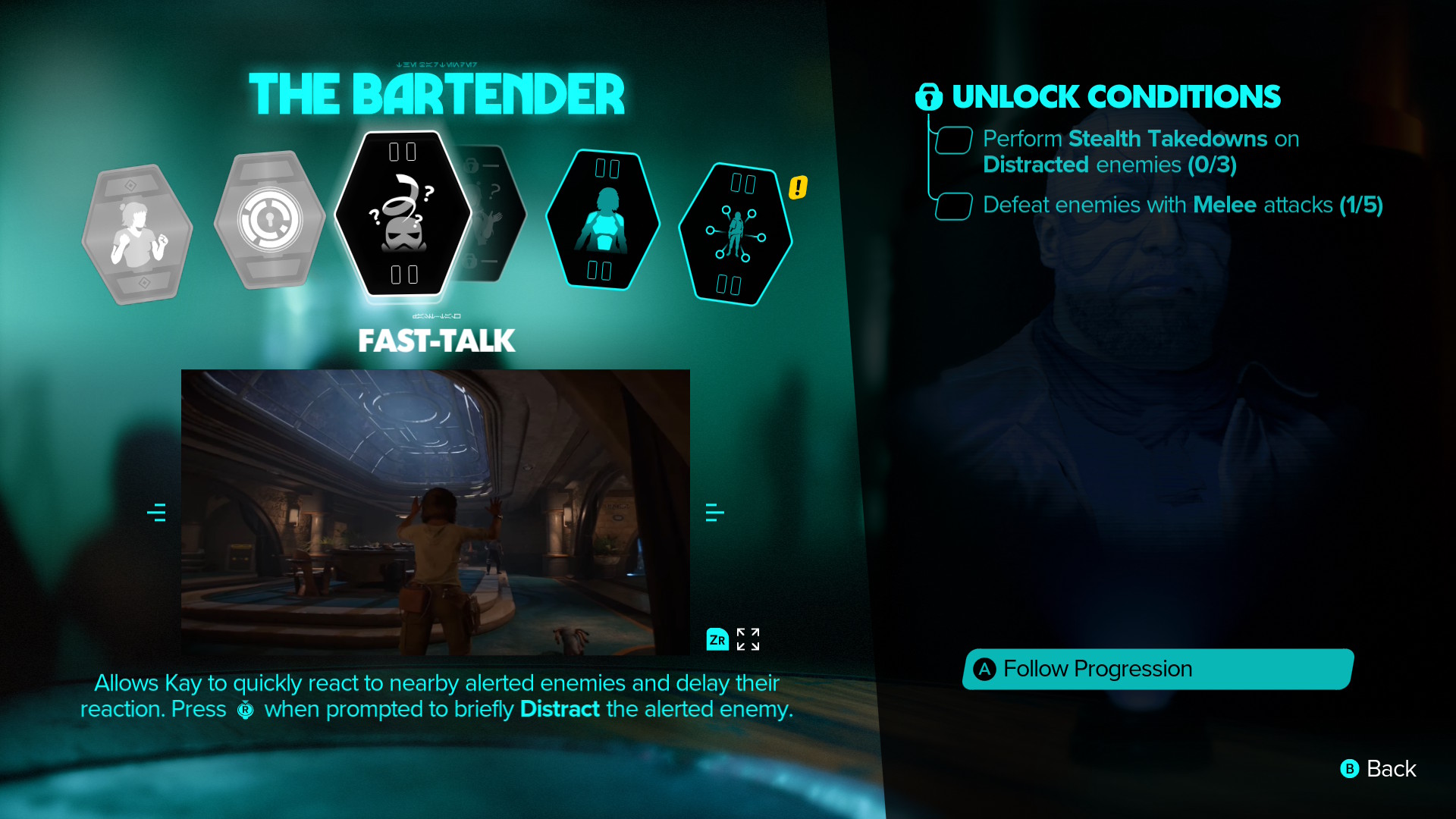Open the Fast-Talk preview video thumbnail
Screen dimensions: 1456x819
pos(435,512)
